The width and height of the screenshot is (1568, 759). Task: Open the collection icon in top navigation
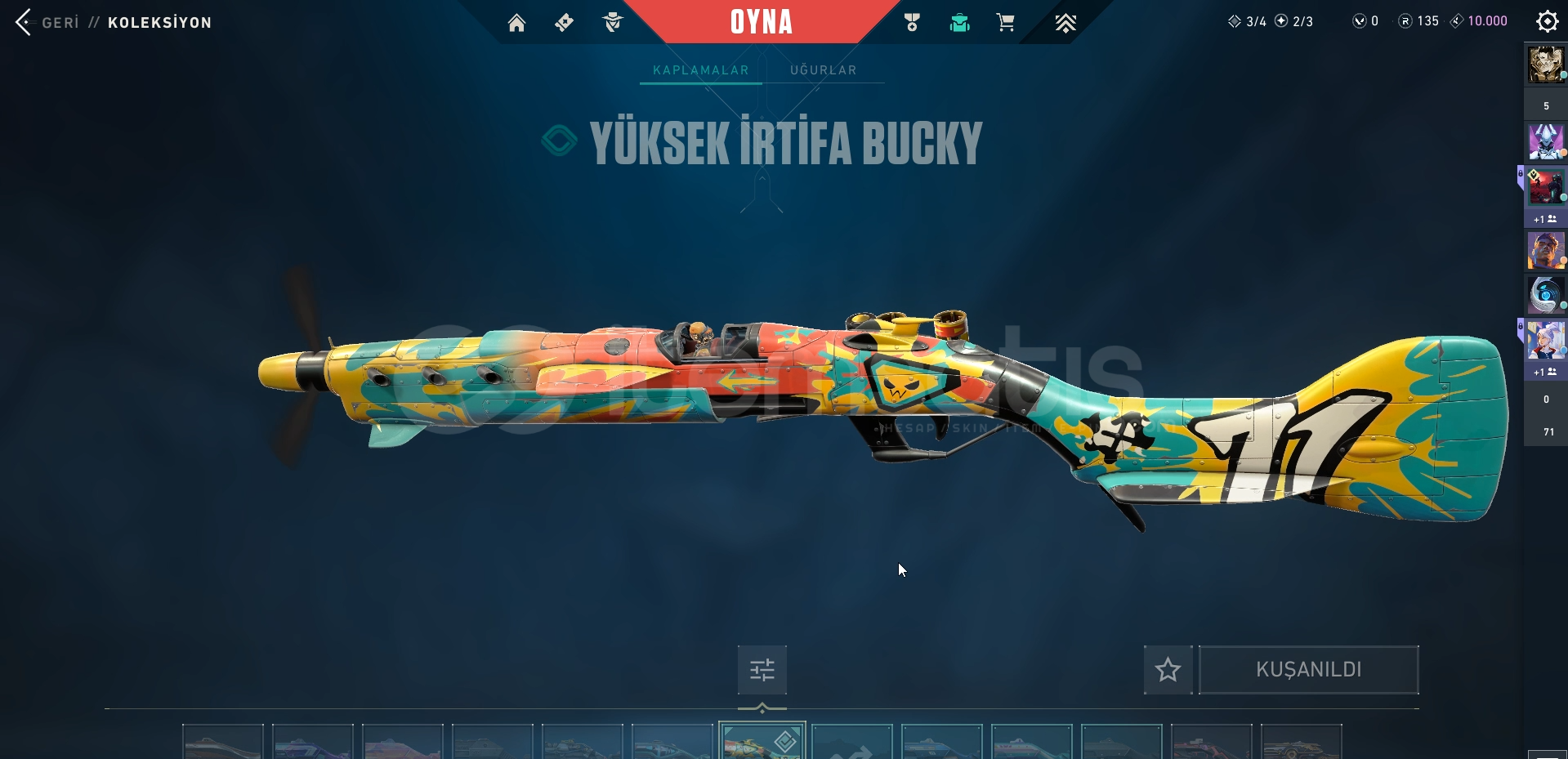click(959, 23)
